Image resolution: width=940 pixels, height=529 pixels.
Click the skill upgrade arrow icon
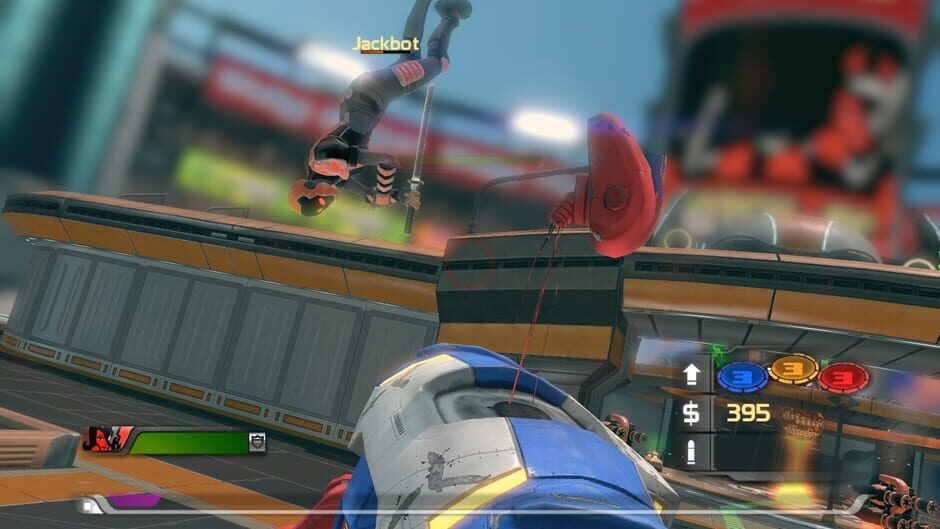tap(692, 376)
